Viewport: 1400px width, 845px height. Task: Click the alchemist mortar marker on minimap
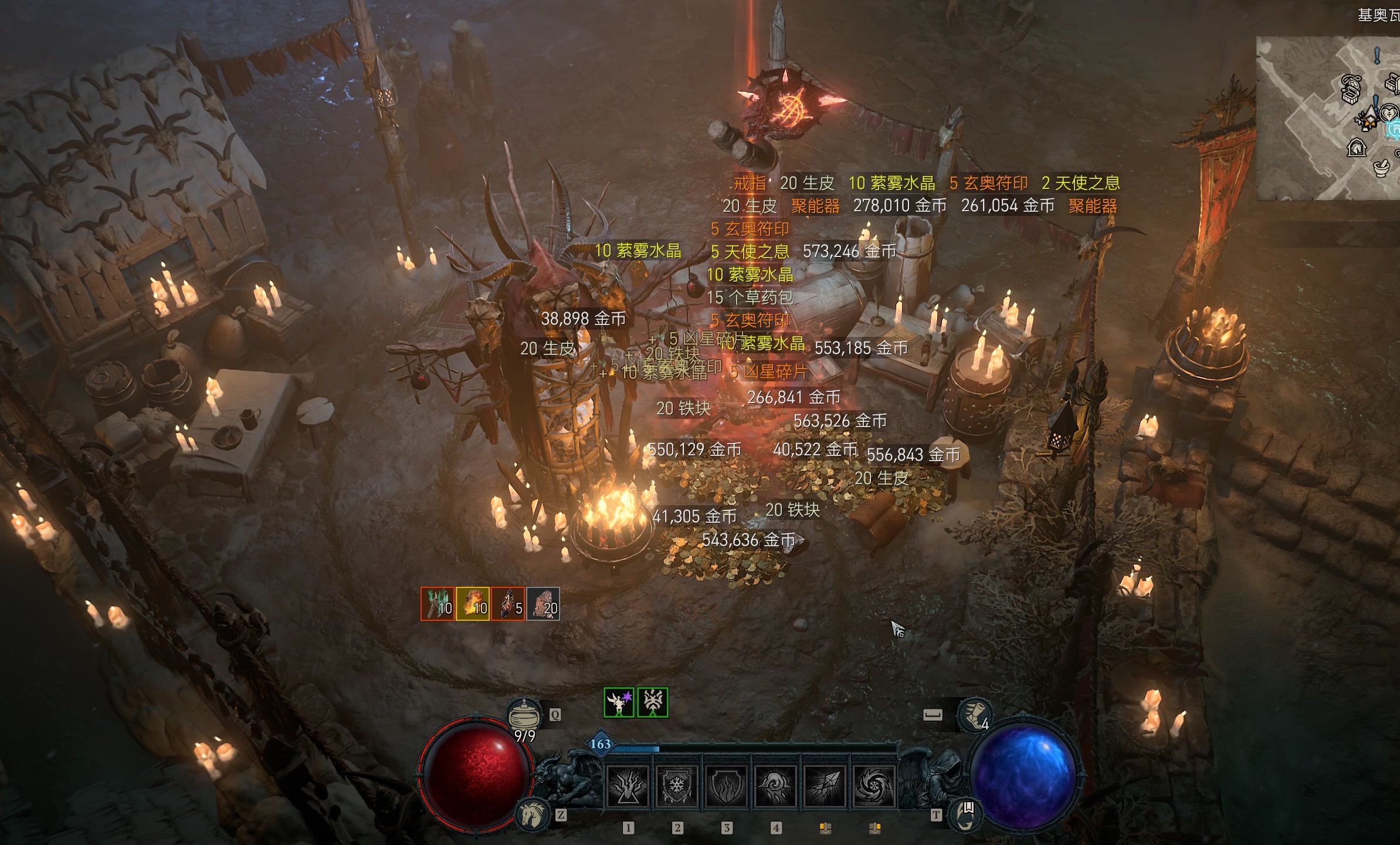(1382, 168)
